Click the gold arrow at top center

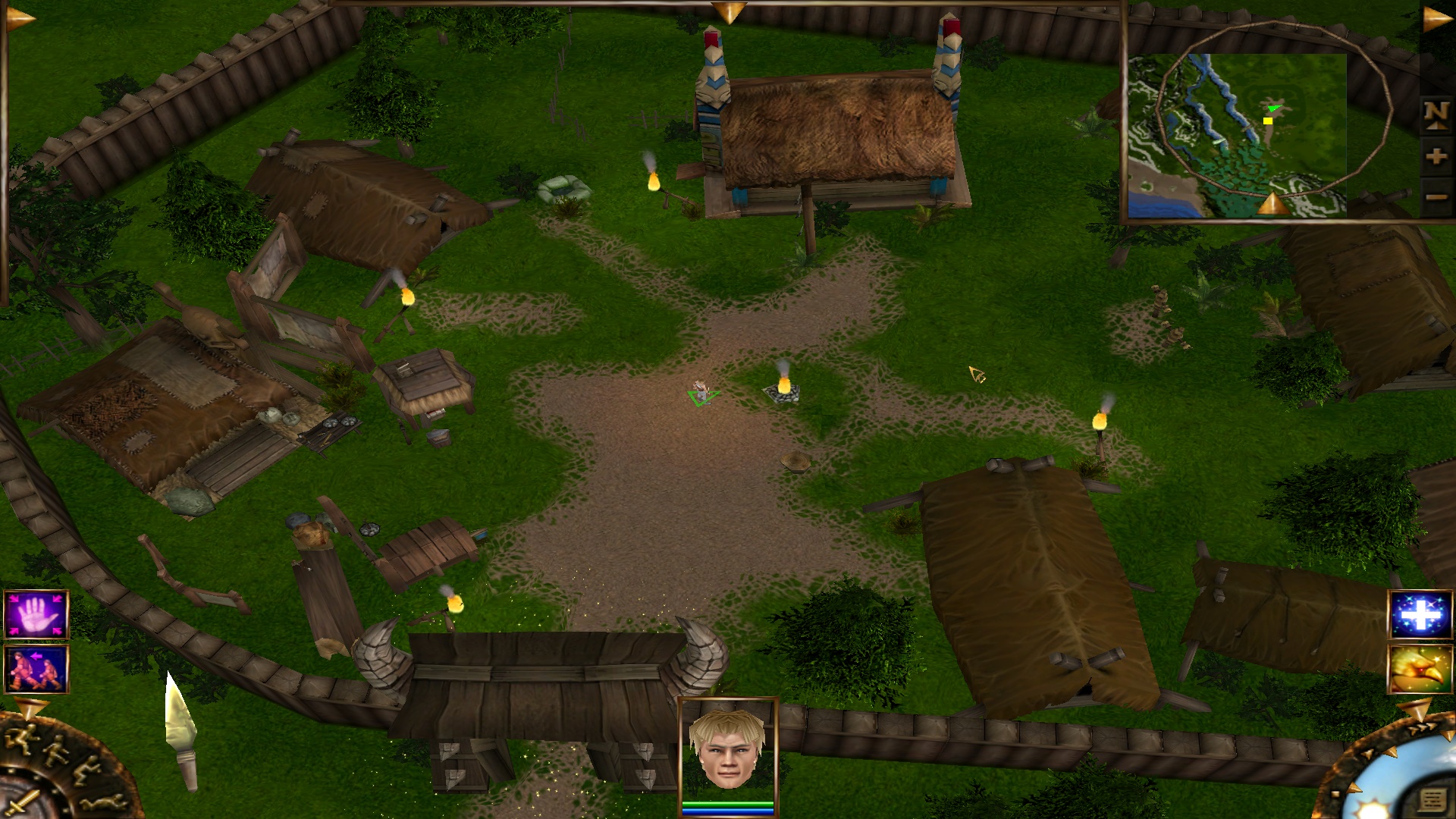[729, 12]
